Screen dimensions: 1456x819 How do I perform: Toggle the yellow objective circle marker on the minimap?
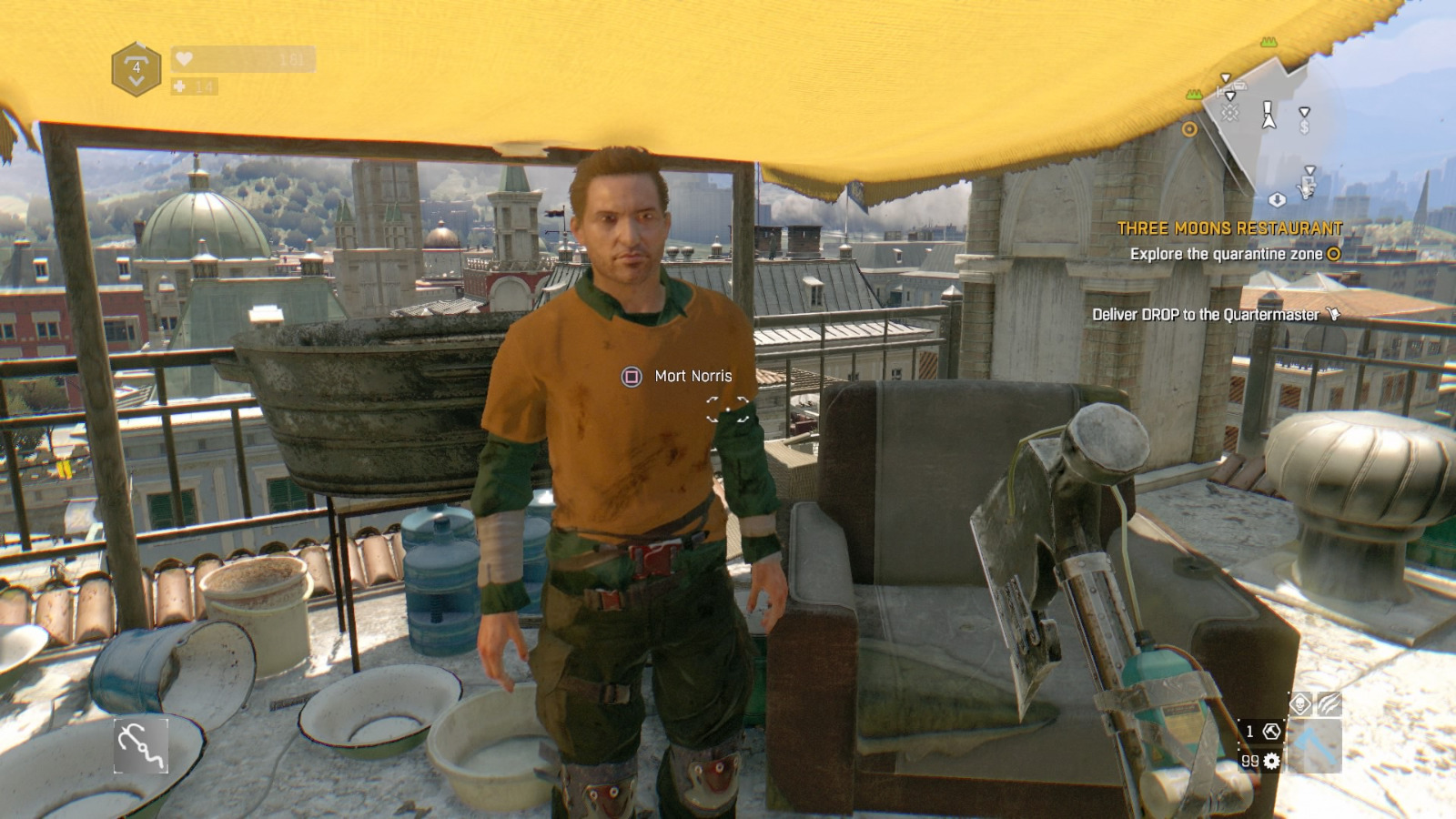(1188, 128)
